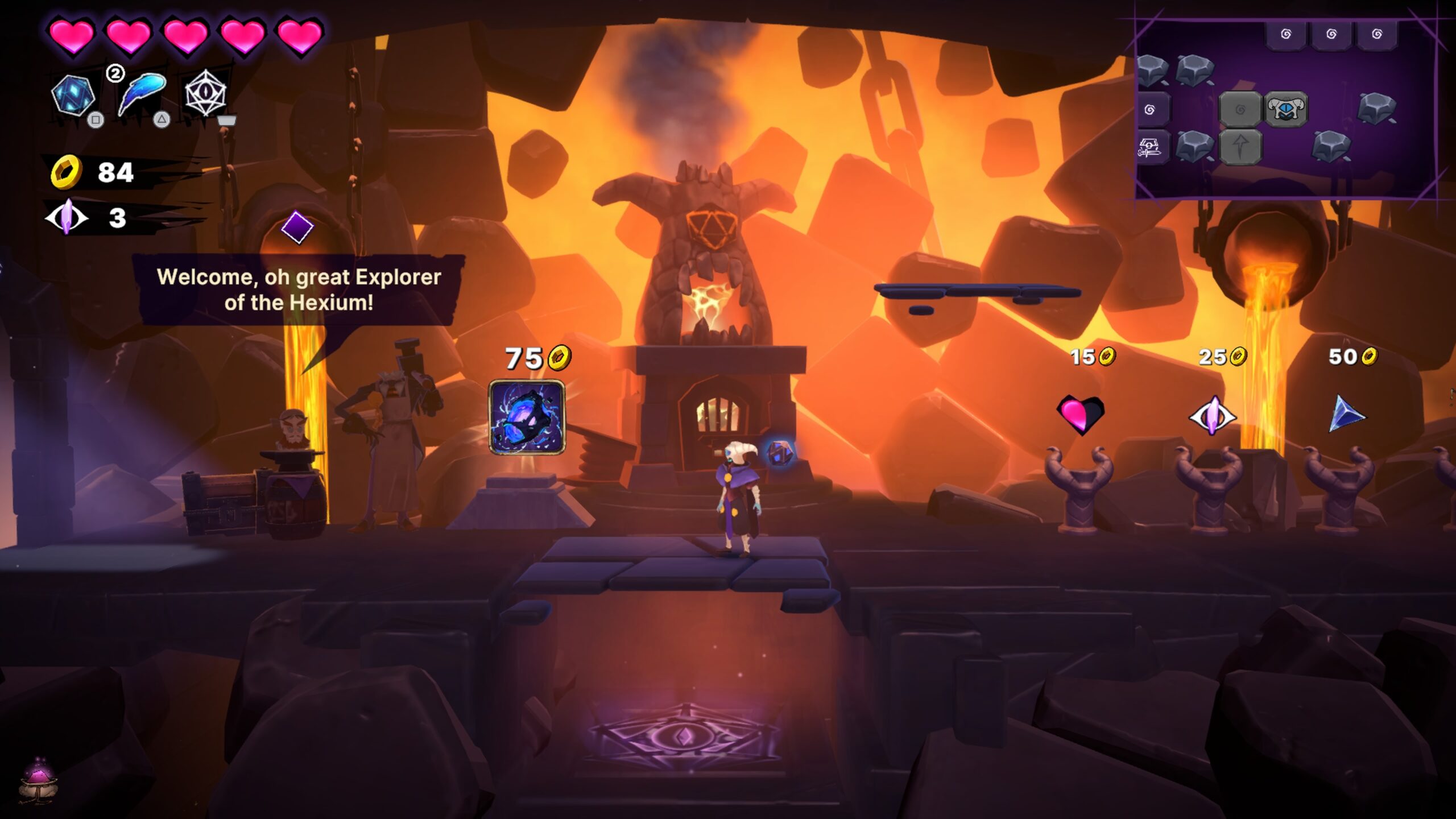The height and width of the screenshot is (819, 1456).
Task: Click the purple mushroom icon
Action: coord(38,779)
